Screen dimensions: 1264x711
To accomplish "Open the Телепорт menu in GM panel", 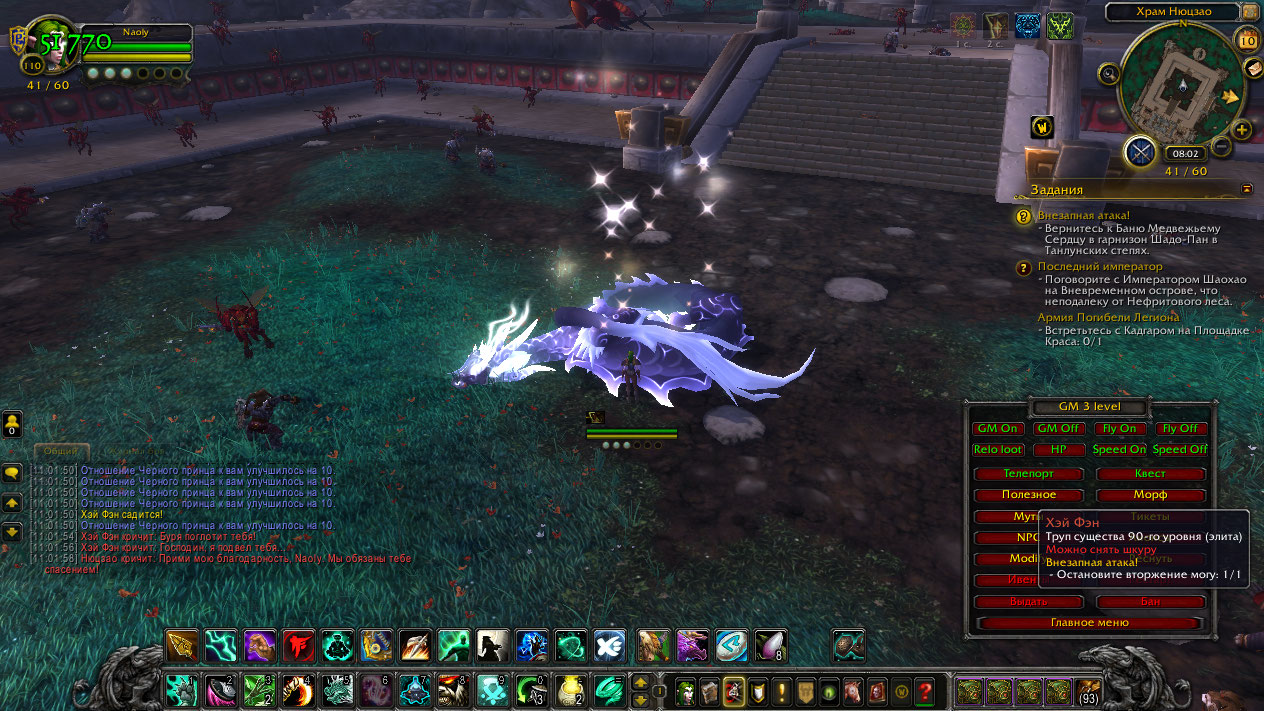I will tap(1028, 473).
